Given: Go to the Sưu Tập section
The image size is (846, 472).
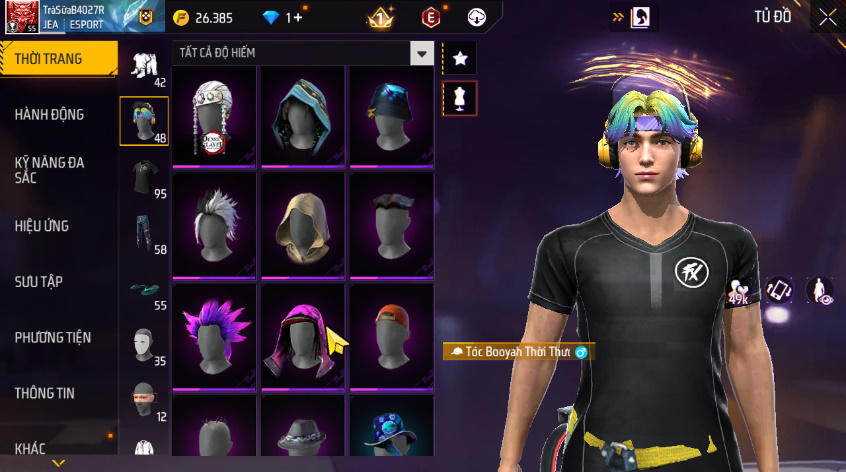Looking at the screenshot, I should click(39, 281).
